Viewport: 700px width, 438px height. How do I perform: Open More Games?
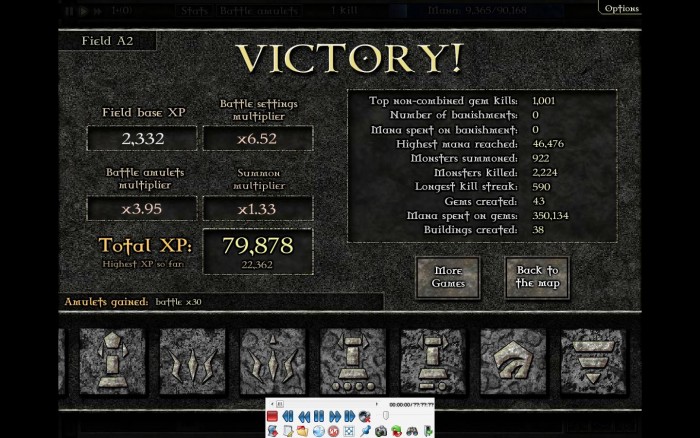click(448, 277)
